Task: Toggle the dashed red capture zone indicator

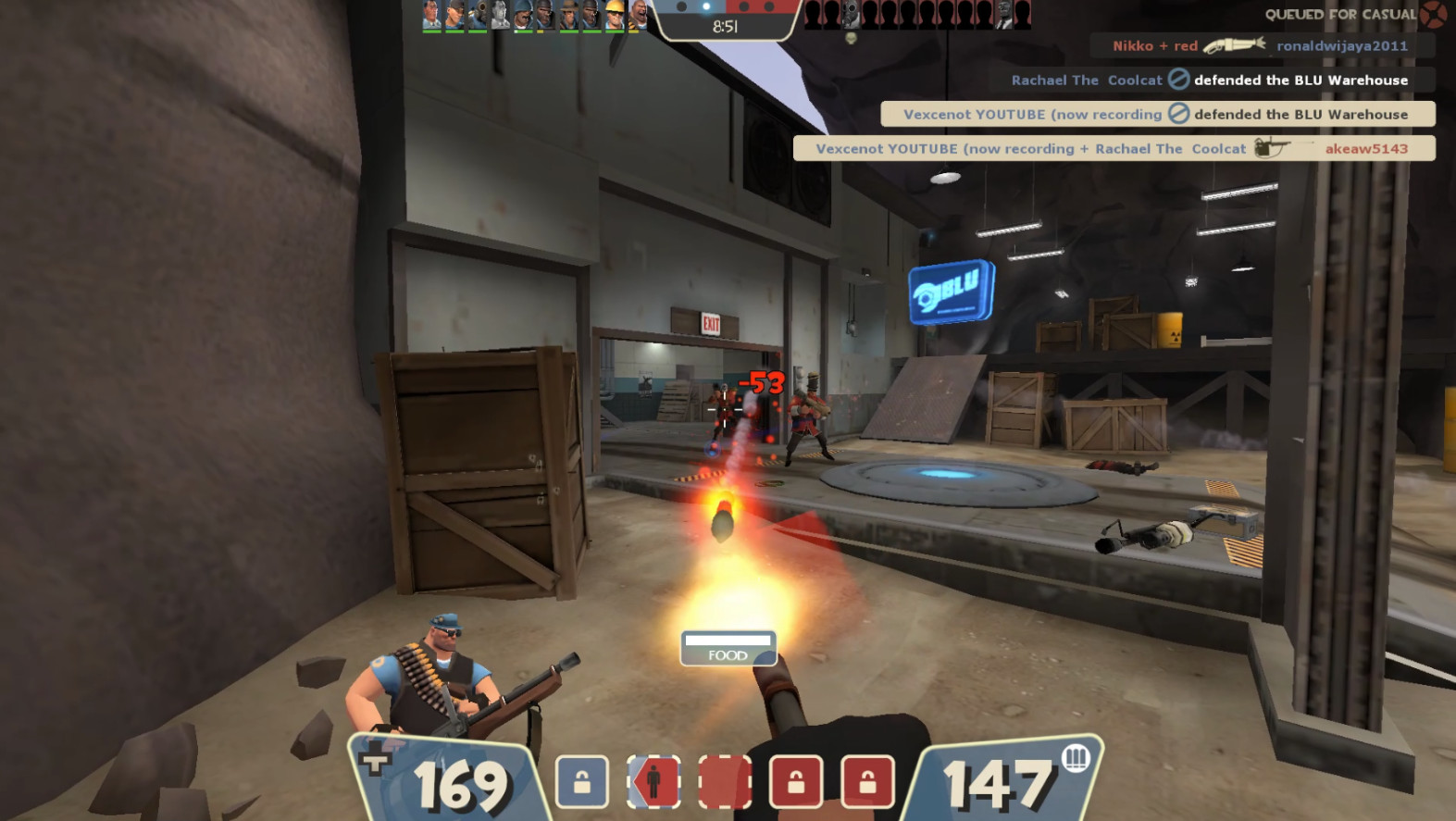Action: (725, 782)
